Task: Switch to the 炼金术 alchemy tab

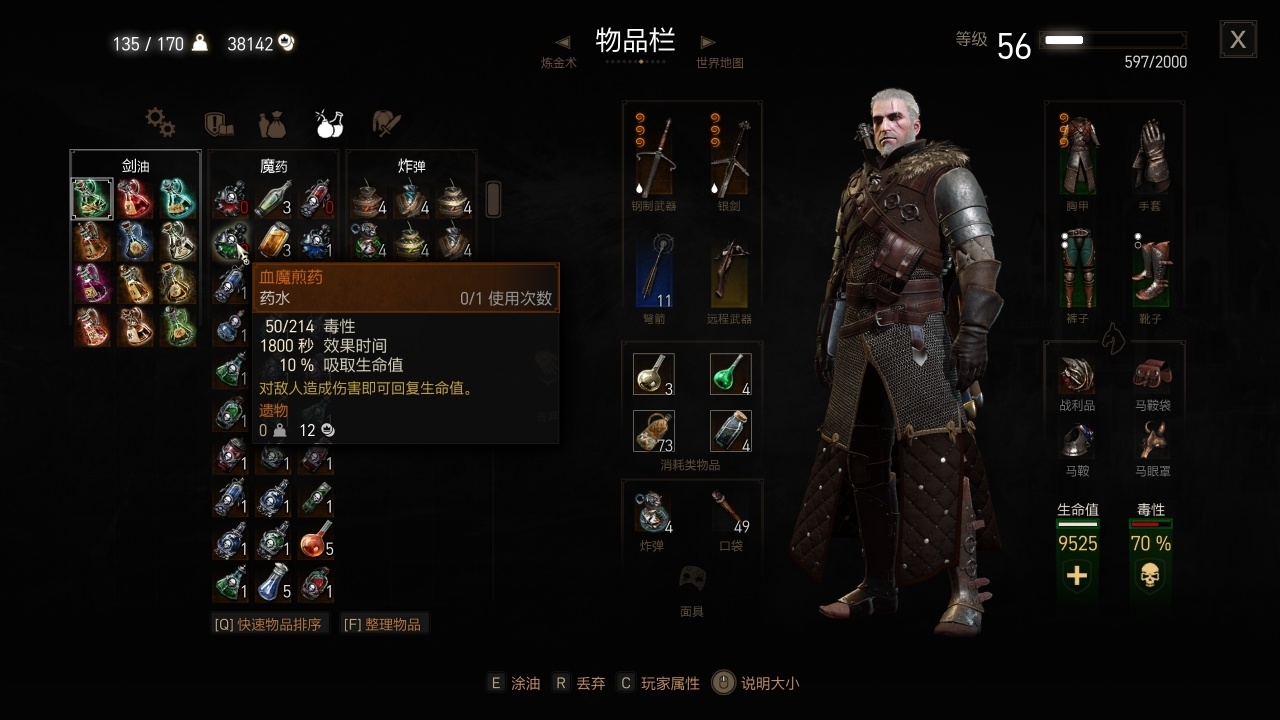Action: click(560, 57)
